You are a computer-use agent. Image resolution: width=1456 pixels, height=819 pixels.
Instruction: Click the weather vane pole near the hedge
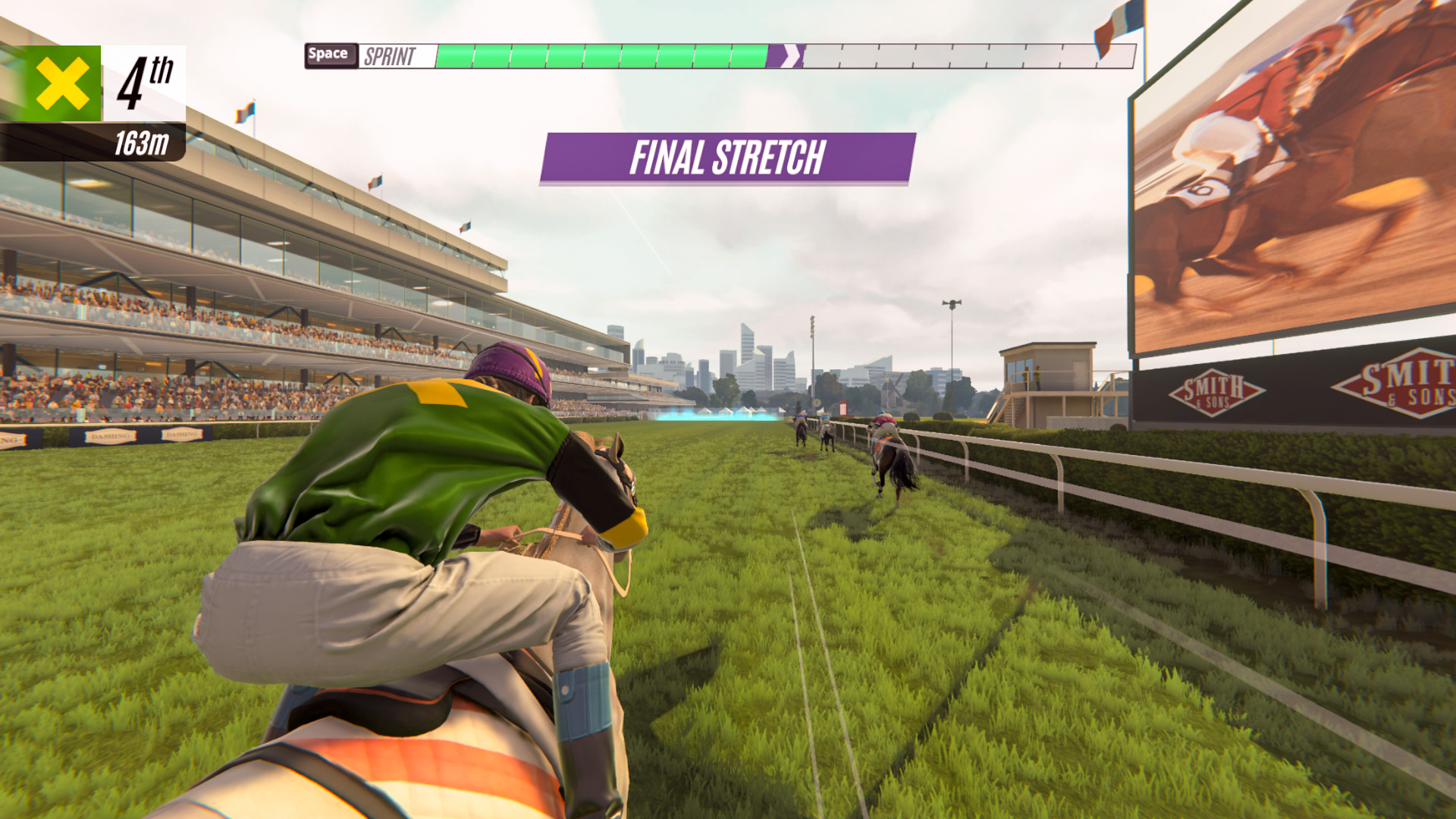pos(950,326)
